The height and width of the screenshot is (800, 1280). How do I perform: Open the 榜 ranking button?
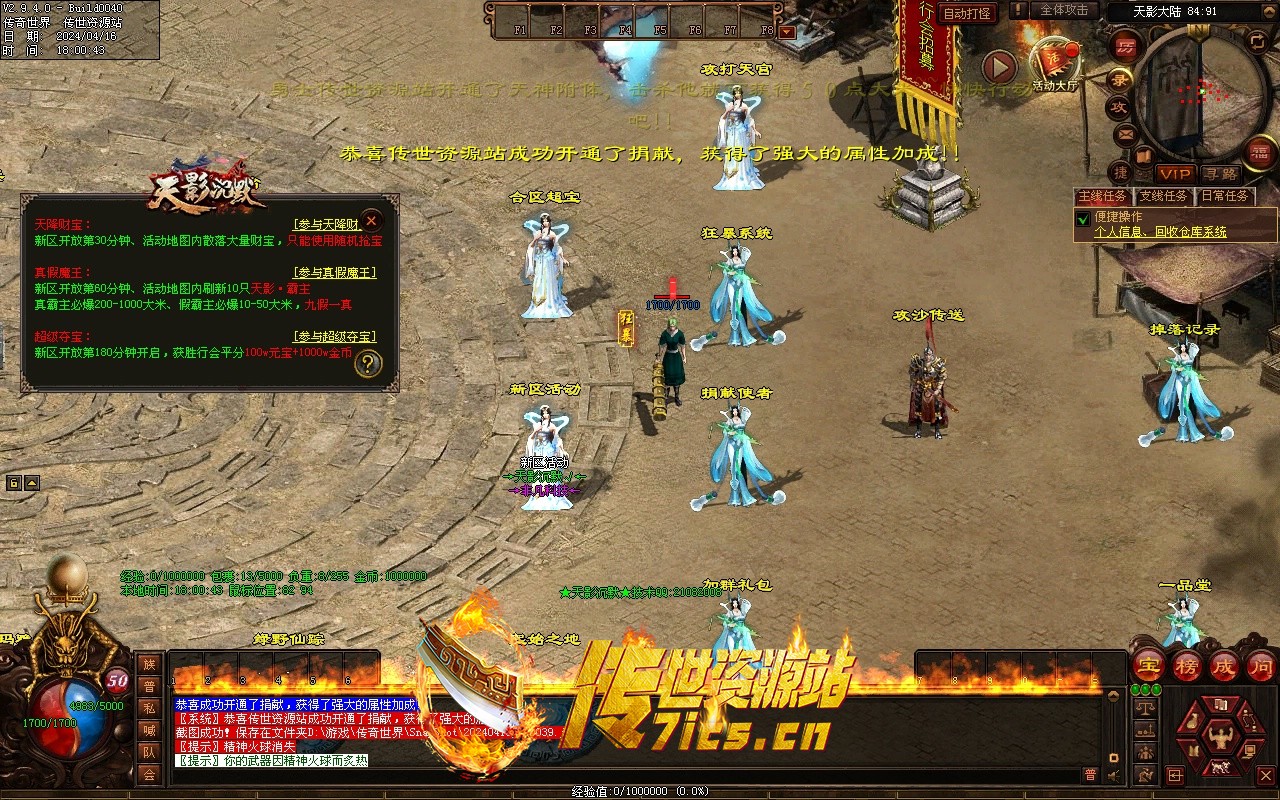pos(1186,665)
